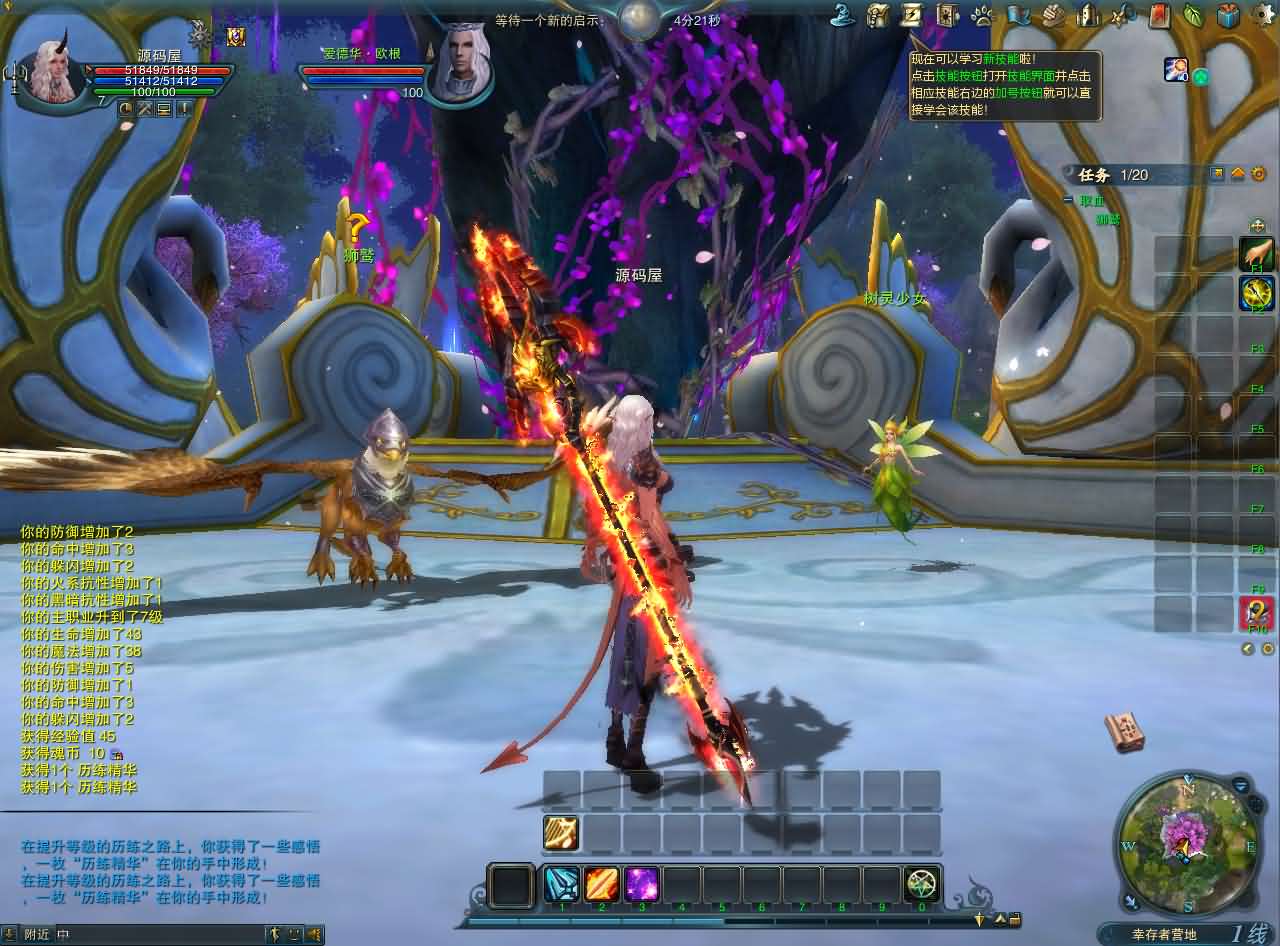Collapse the quest tracker with the orange arrow
1280x946 pixels.
click(1238, 173)
